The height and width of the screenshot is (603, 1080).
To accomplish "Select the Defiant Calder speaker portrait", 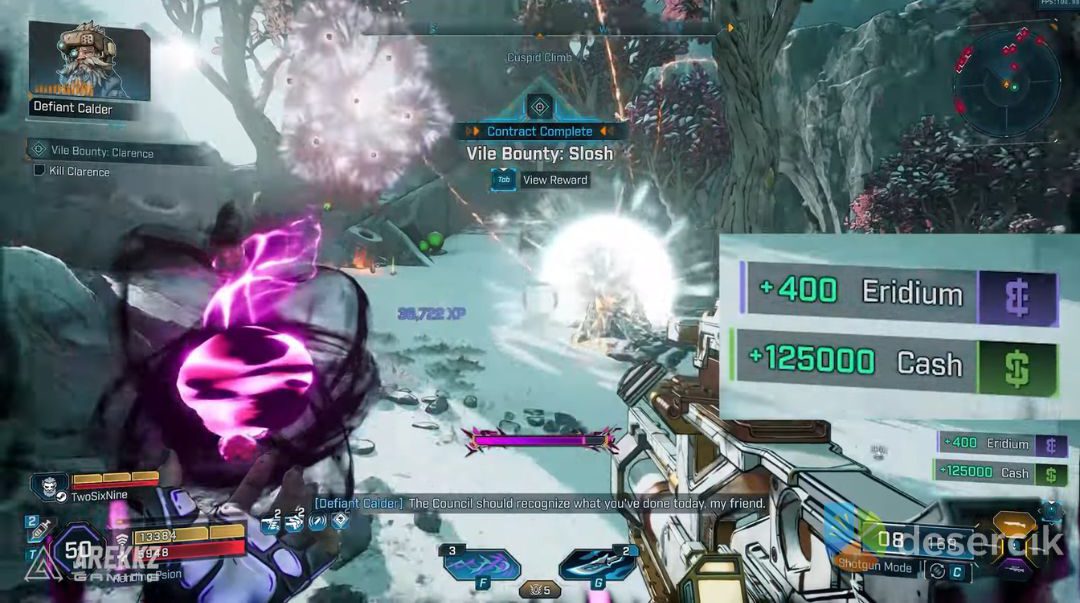I will tap(88, 61).
